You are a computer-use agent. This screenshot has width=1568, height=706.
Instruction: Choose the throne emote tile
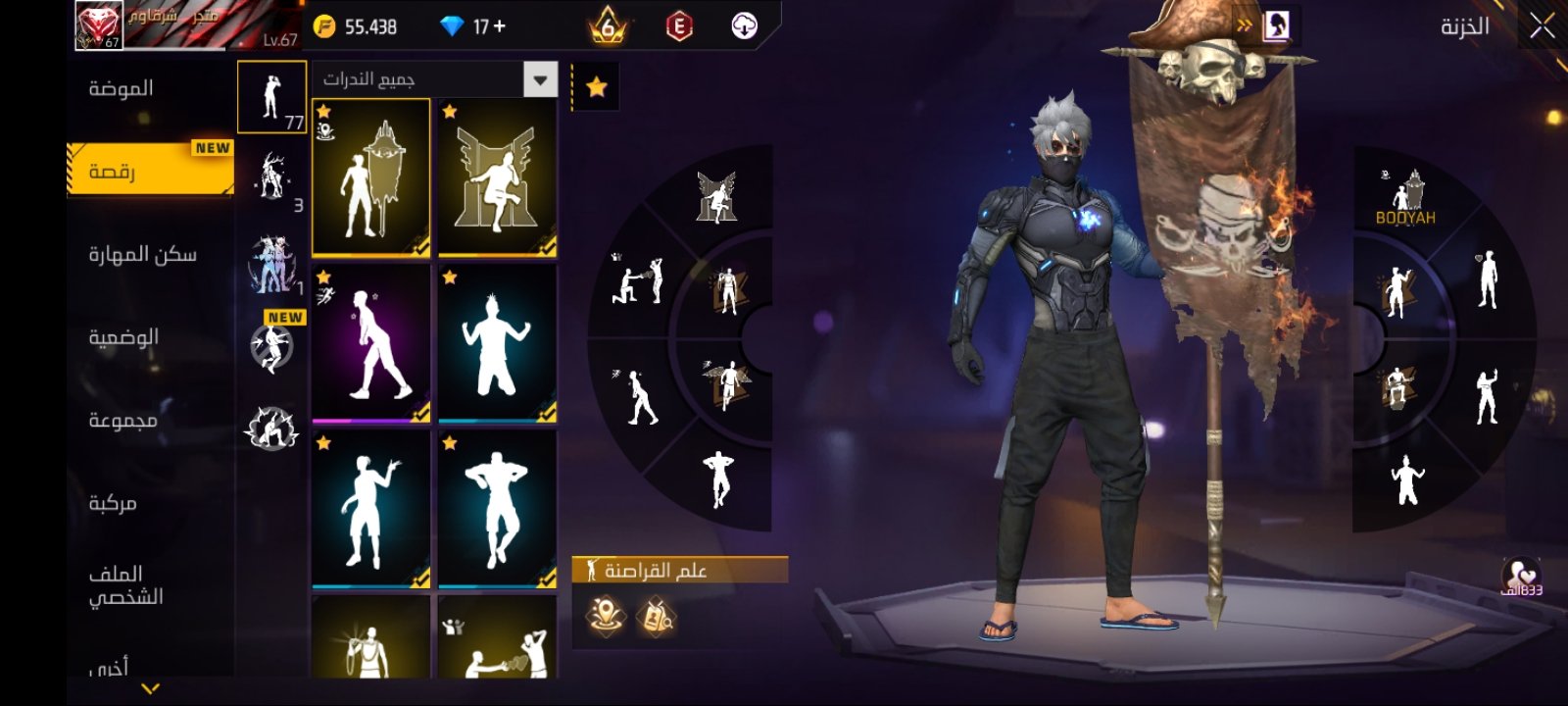(x=498, y=177)
